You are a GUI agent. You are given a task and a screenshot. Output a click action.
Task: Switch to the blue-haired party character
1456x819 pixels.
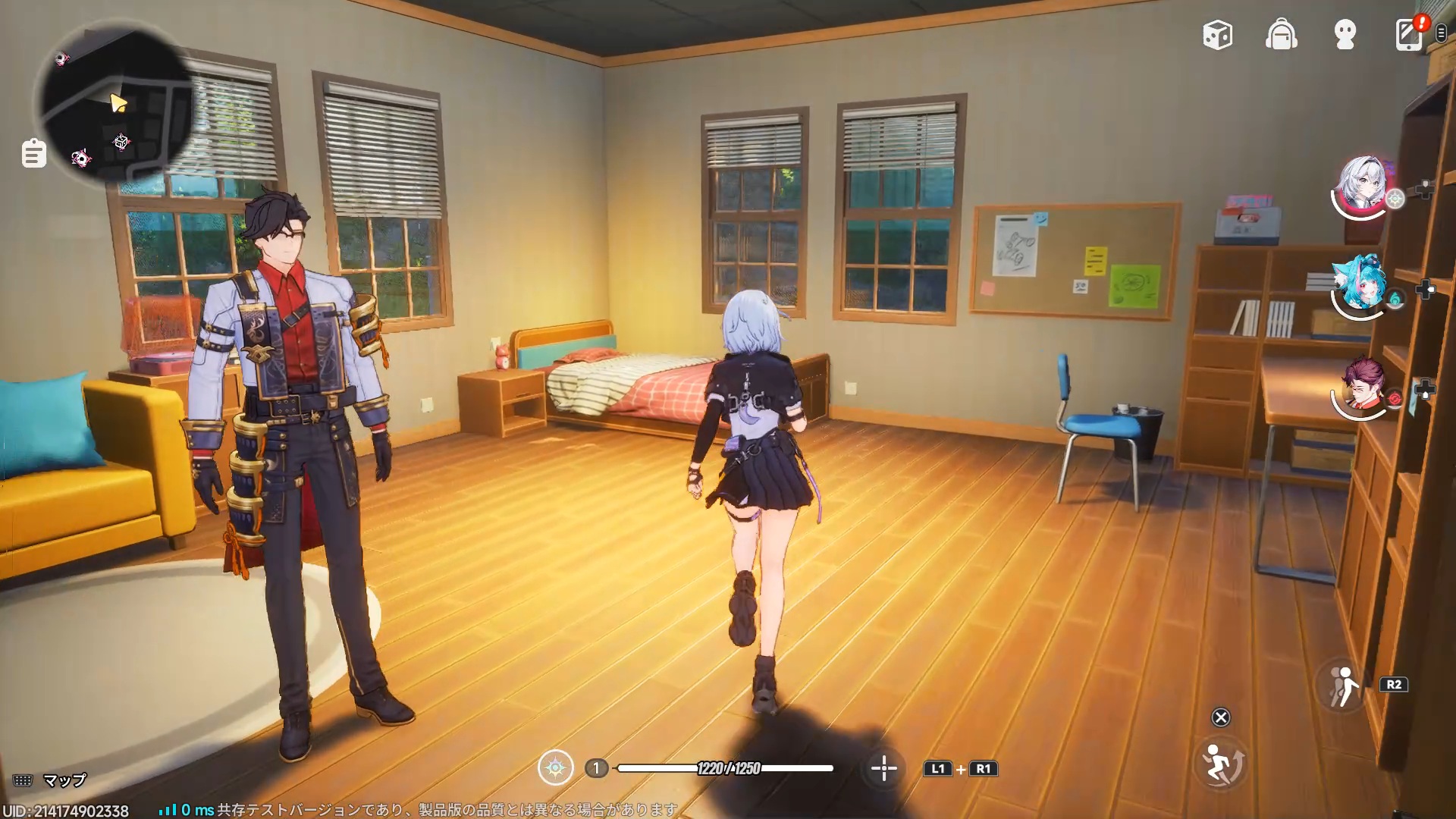coord(1363,287)
